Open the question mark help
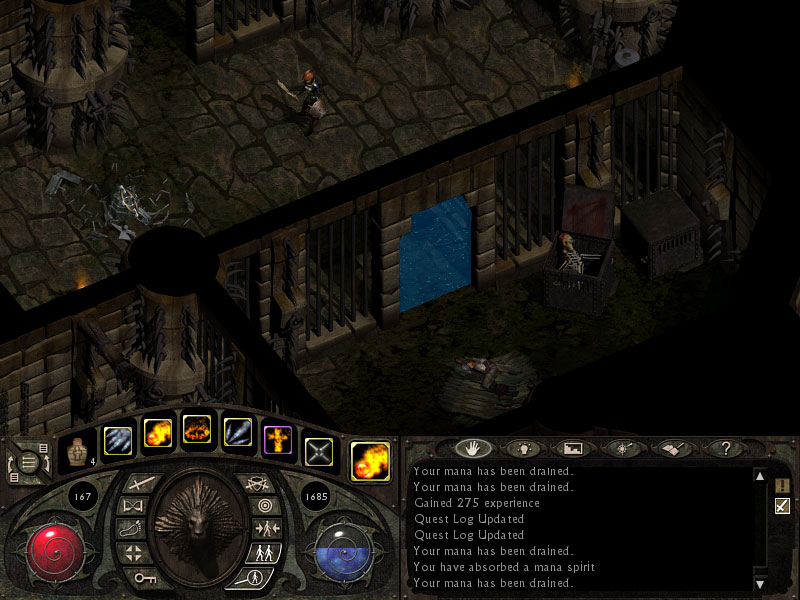Screen dimensions: 800x600 pyautogui.click(x=725, y=449)
